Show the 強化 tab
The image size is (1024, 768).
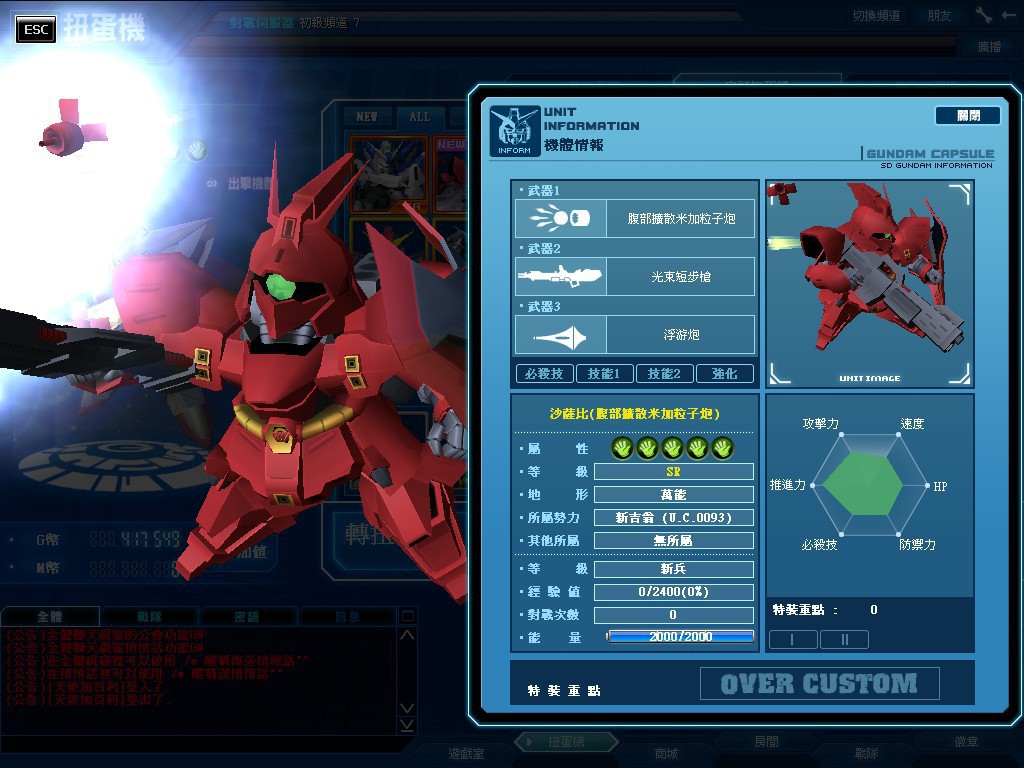pos(725,374)
